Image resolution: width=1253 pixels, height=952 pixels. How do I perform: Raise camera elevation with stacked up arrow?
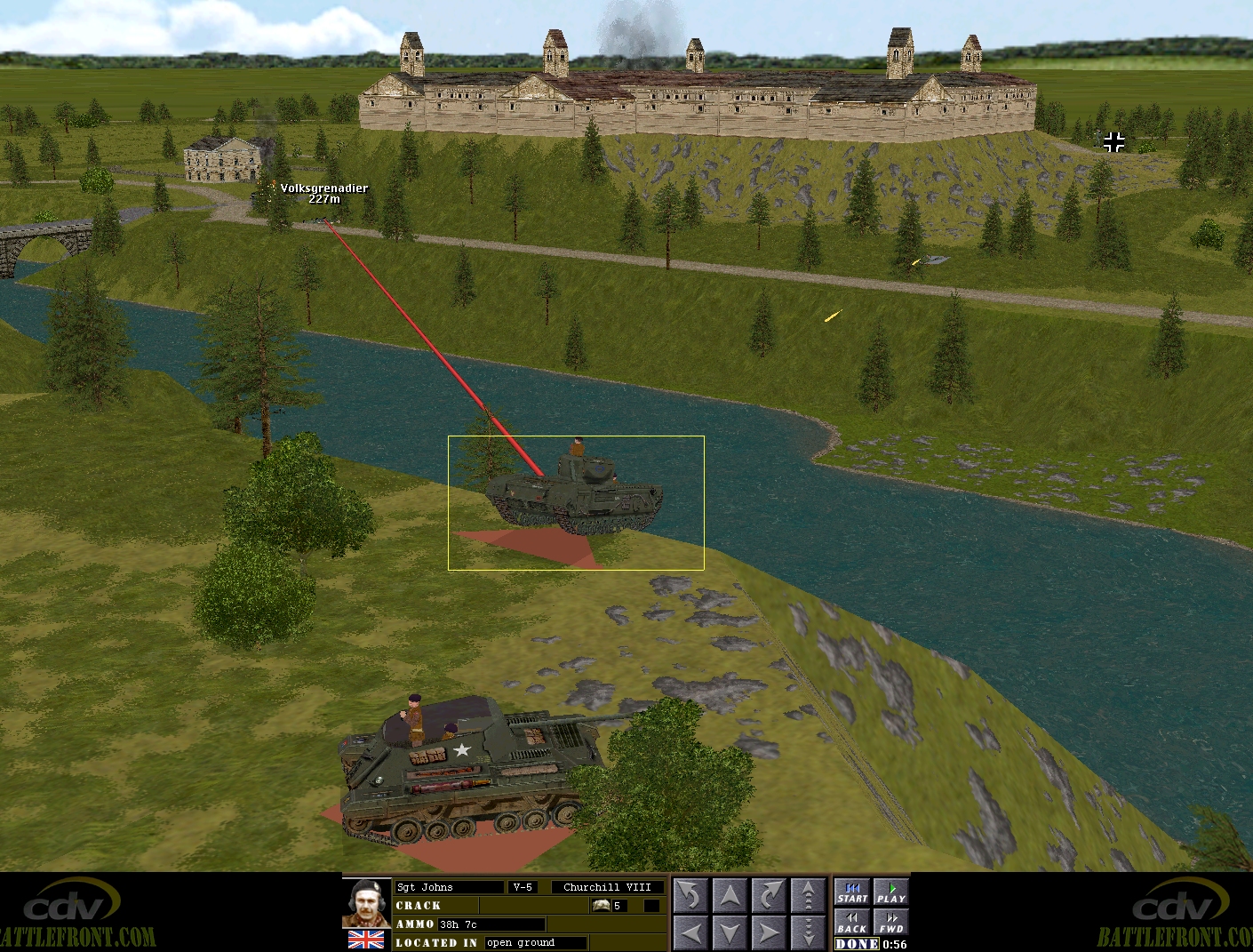(x=808, y=896)
